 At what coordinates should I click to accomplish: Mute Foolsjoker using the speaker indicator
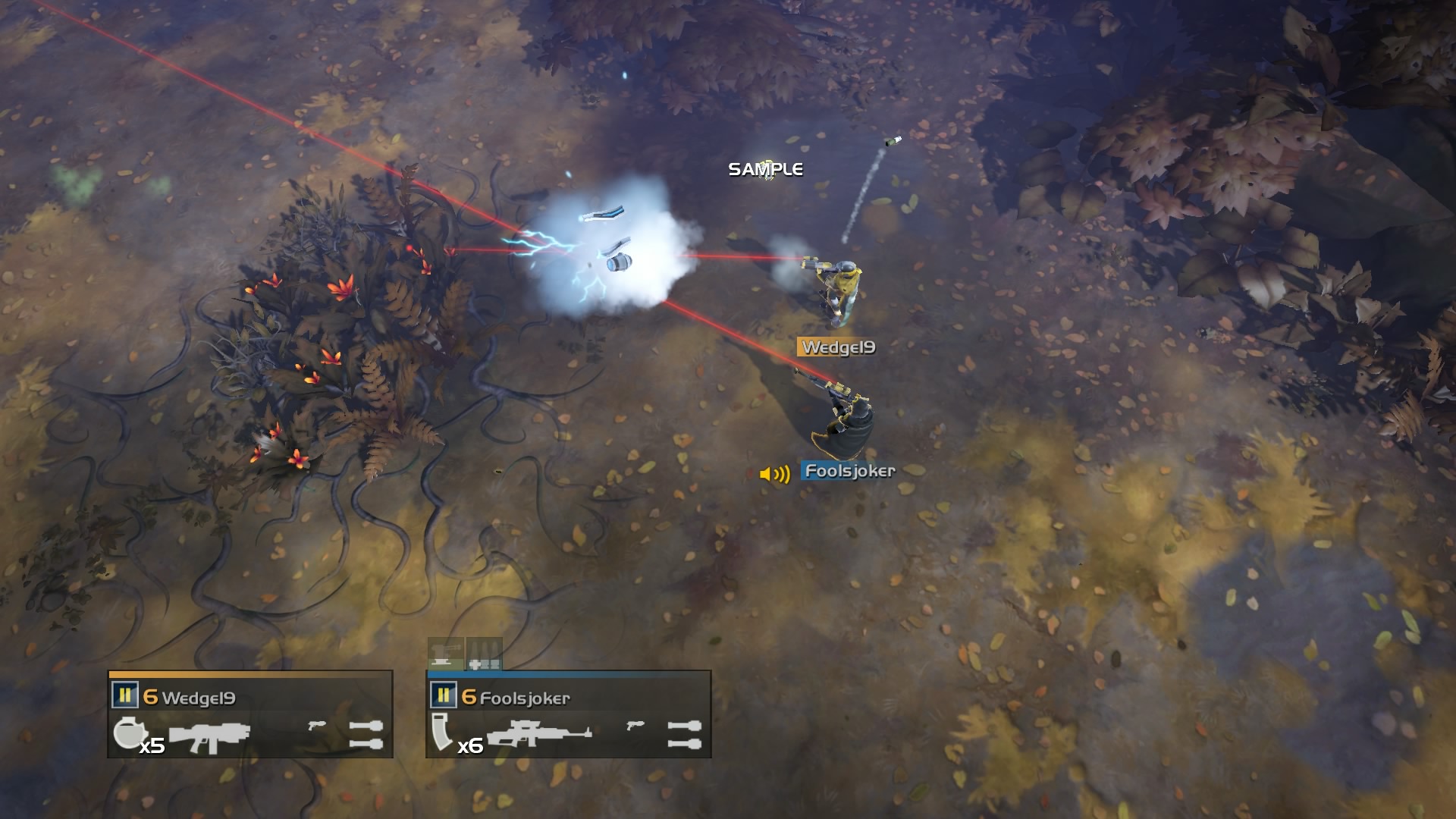773,475
